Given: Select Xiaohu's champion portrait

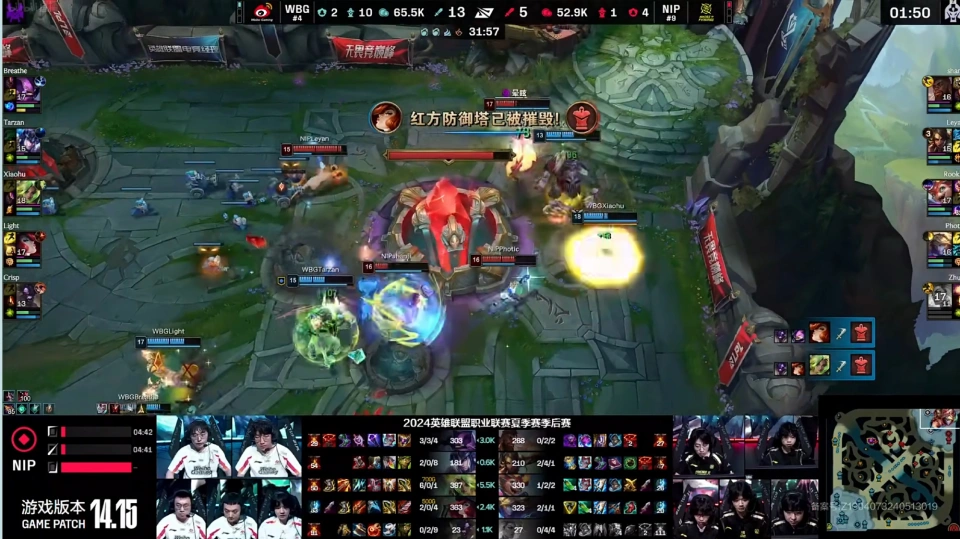Looking at the screenshot, I should [x=27, y=193].
